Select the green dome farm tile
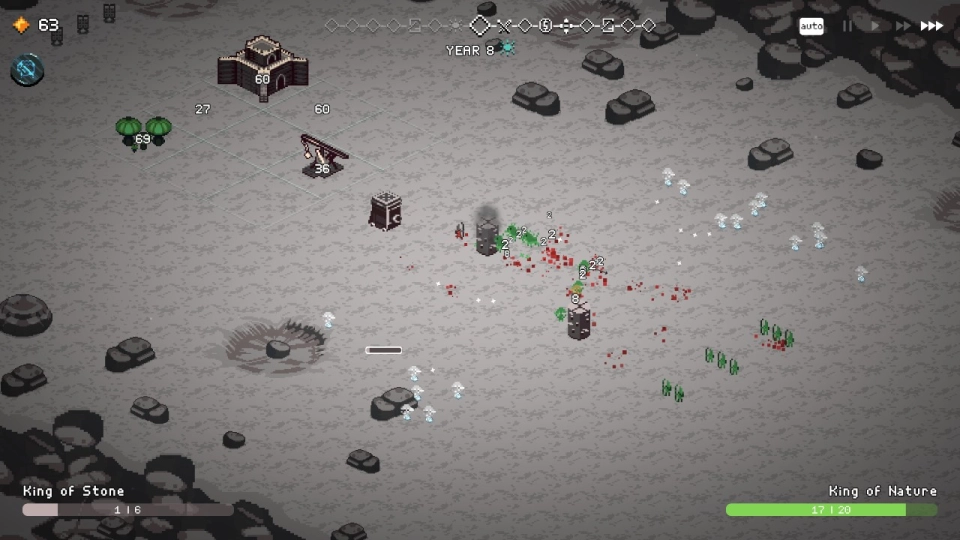 143,133
